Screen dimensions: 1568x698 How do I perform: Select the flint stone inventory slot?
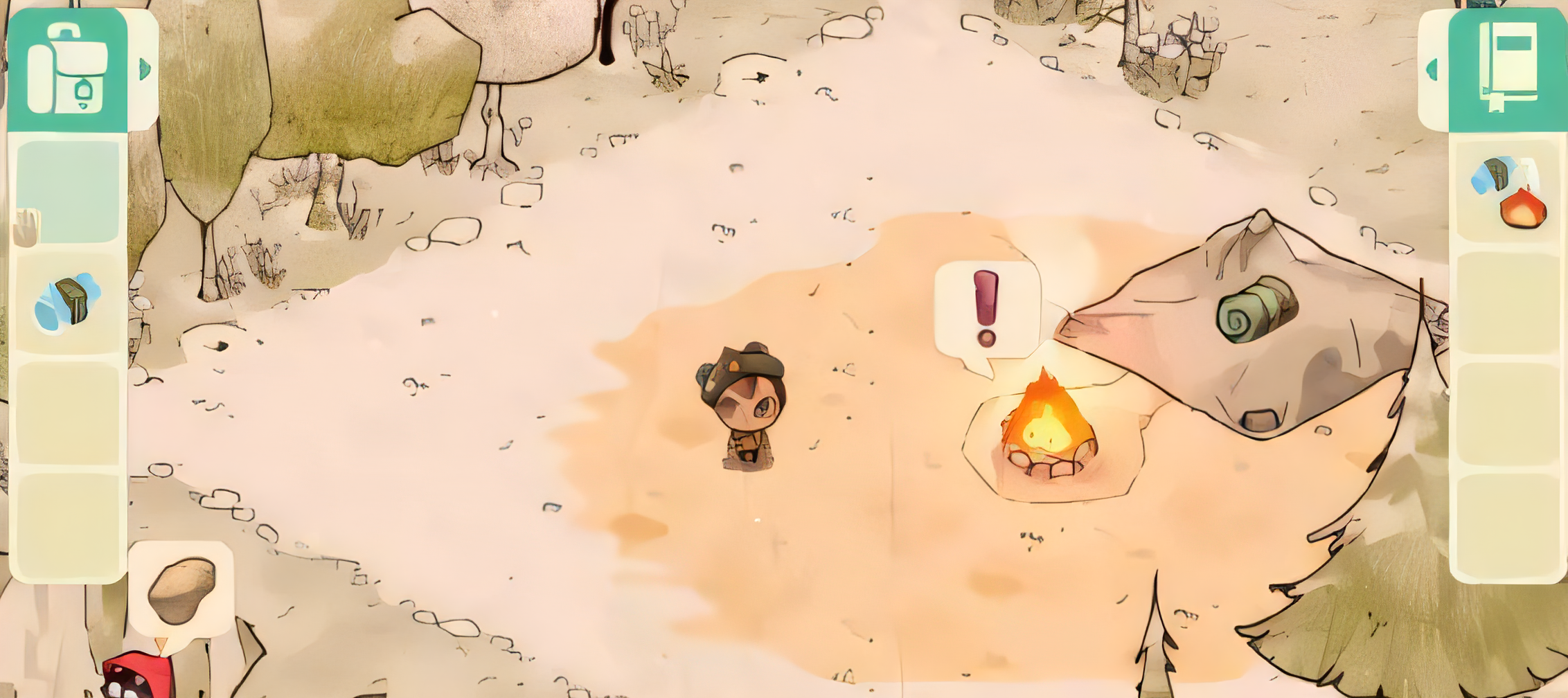tap(68, 303)
